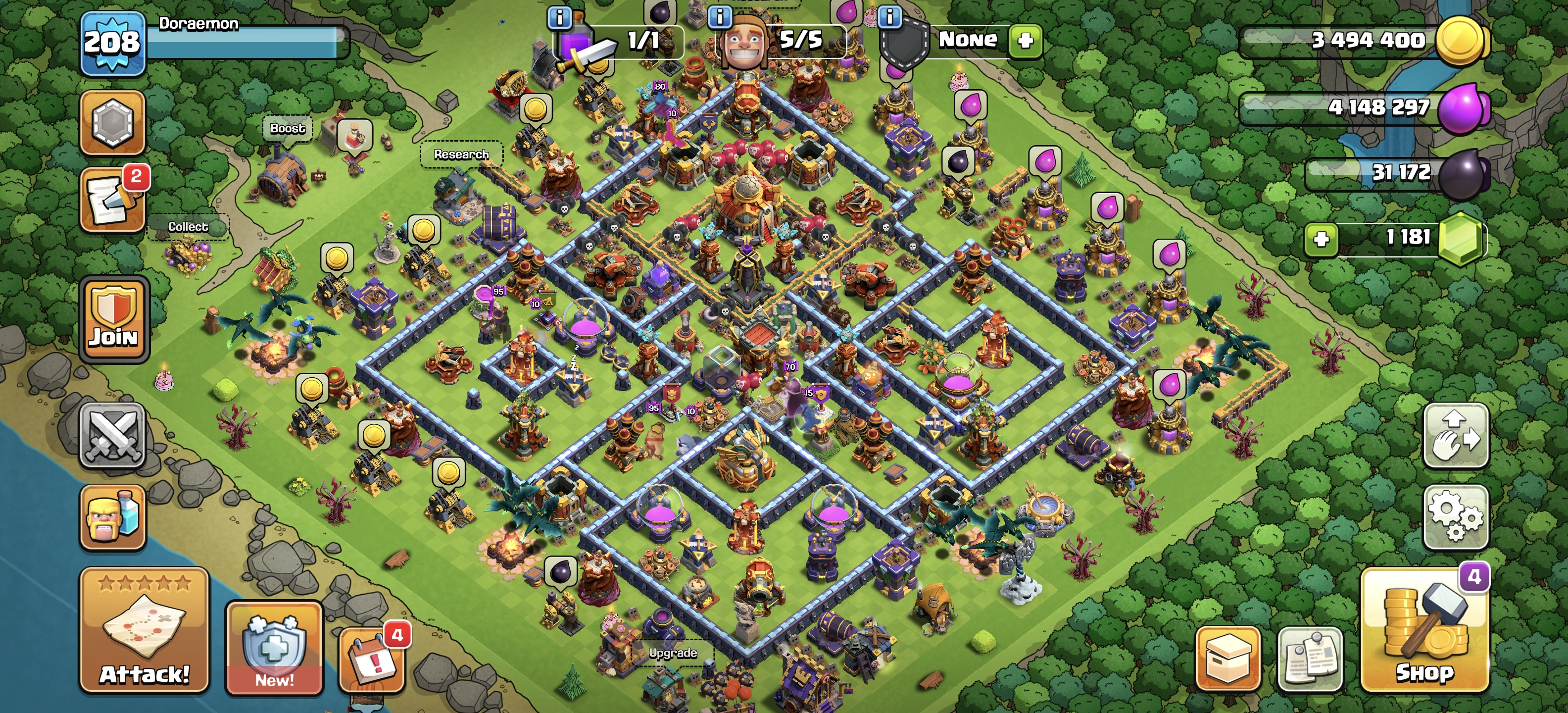This screenshot has height=713, width=1568.
Task: Open the barbarian army overview button
Action: 113,517
